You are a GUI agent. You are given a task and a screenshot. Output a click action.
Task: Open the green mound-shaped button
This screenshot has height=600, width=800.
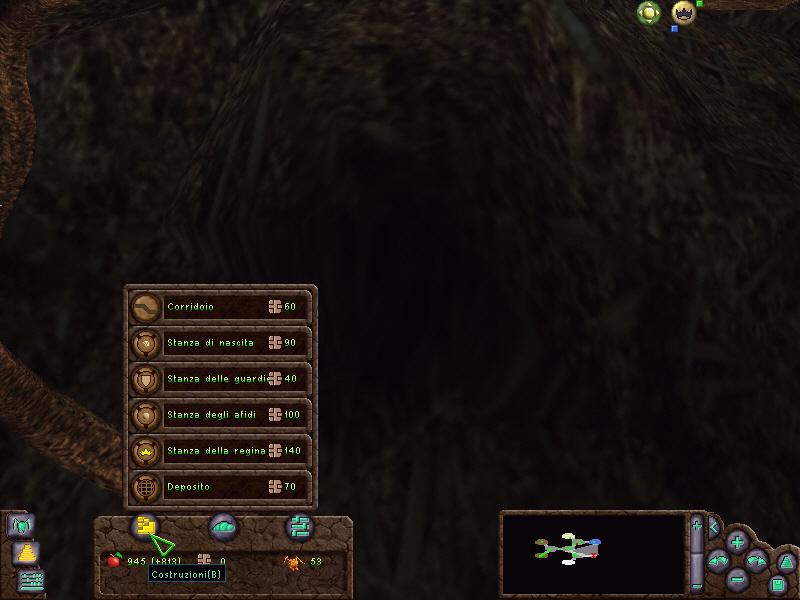click(223, 526)
